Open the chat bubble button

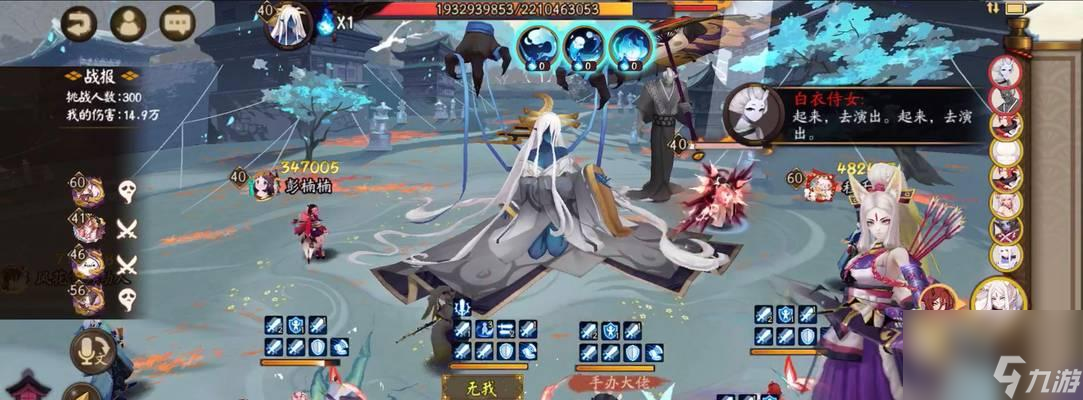(x=177, y=20)
